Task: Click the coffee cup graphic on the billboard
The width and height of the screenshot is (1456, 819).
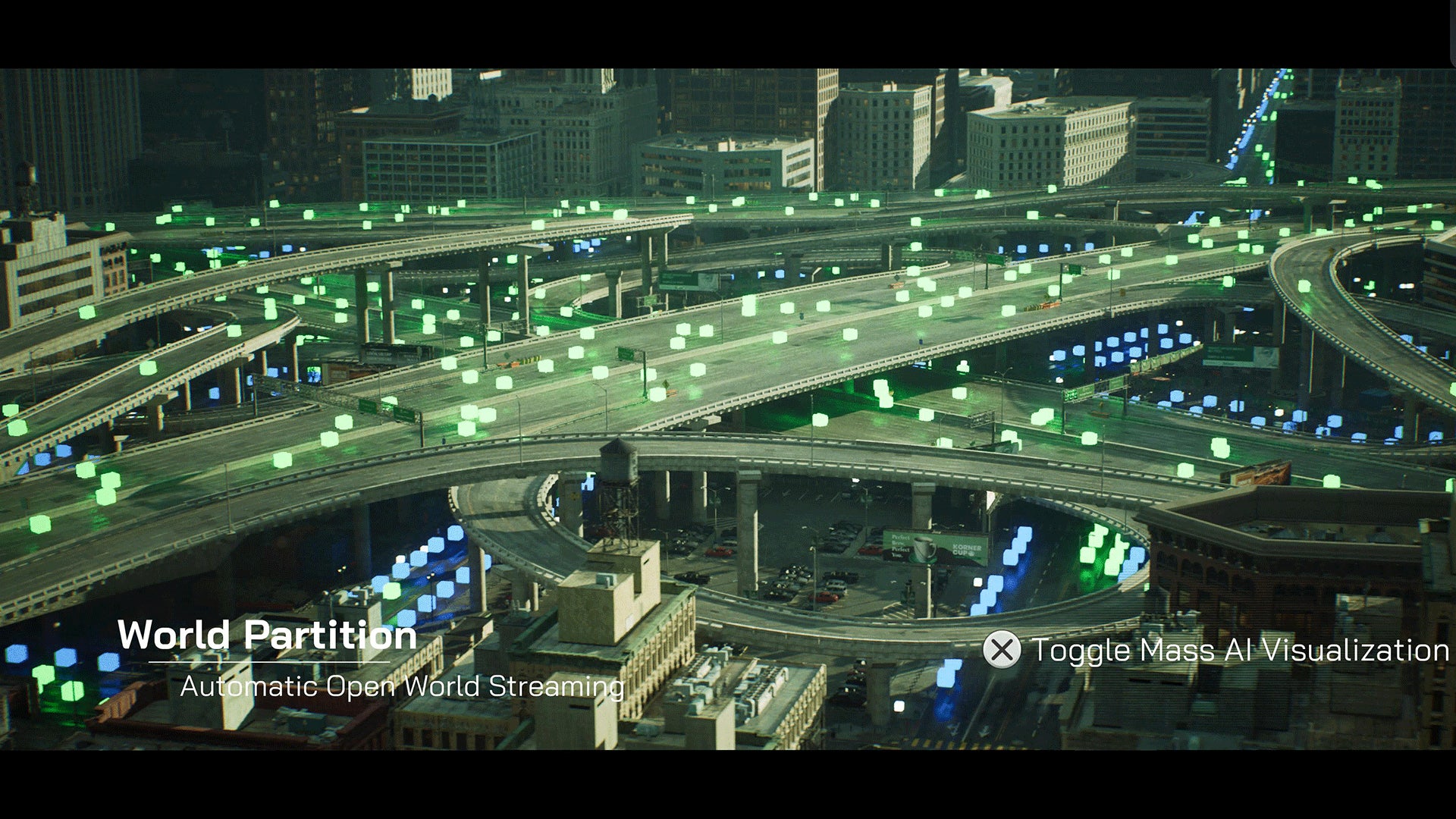Action: coord(924,548)
